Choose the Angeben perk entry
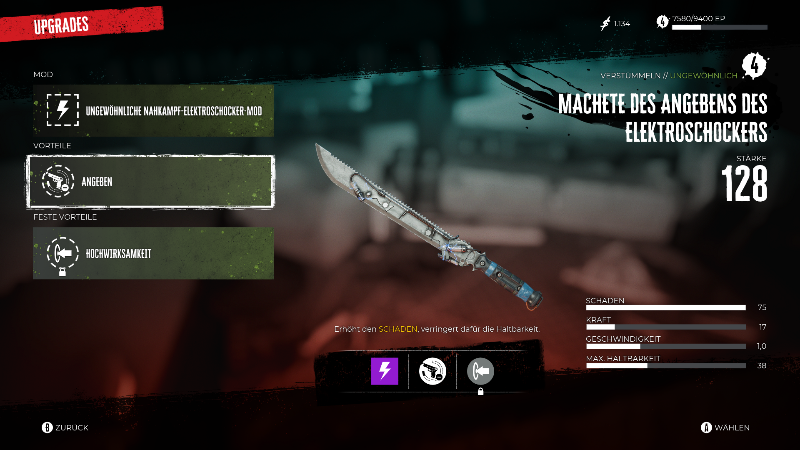Image resolution: width=800 pixels, height=450 pixels. point(153,180)
